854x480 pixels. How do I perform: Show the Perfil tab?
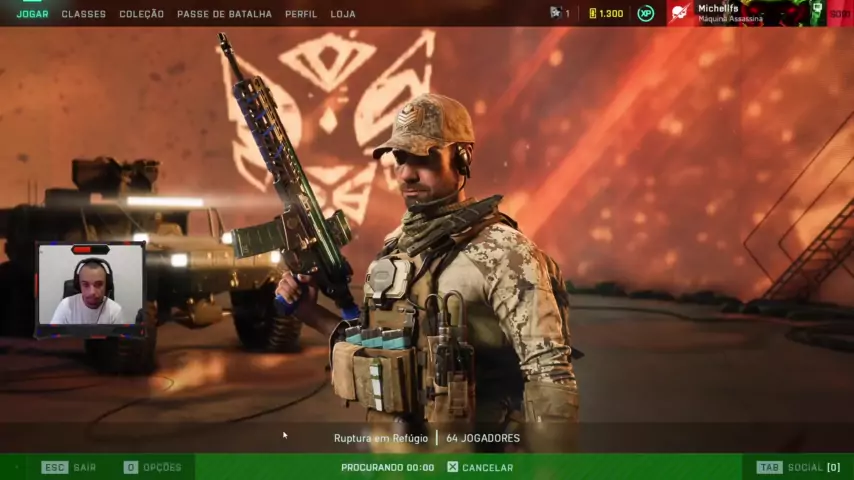click(301, 14)
